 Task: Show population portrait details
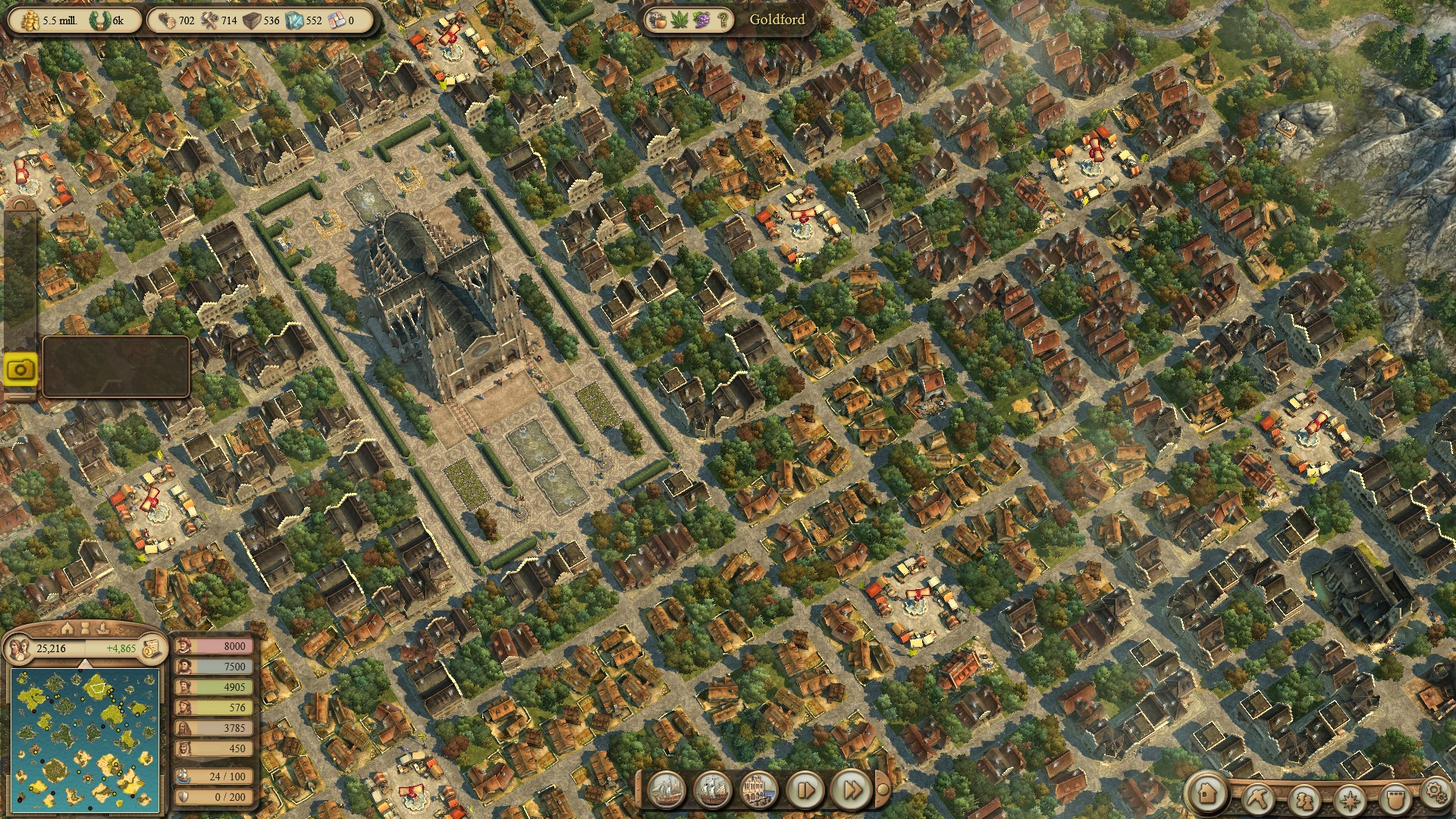pos(20,649)
